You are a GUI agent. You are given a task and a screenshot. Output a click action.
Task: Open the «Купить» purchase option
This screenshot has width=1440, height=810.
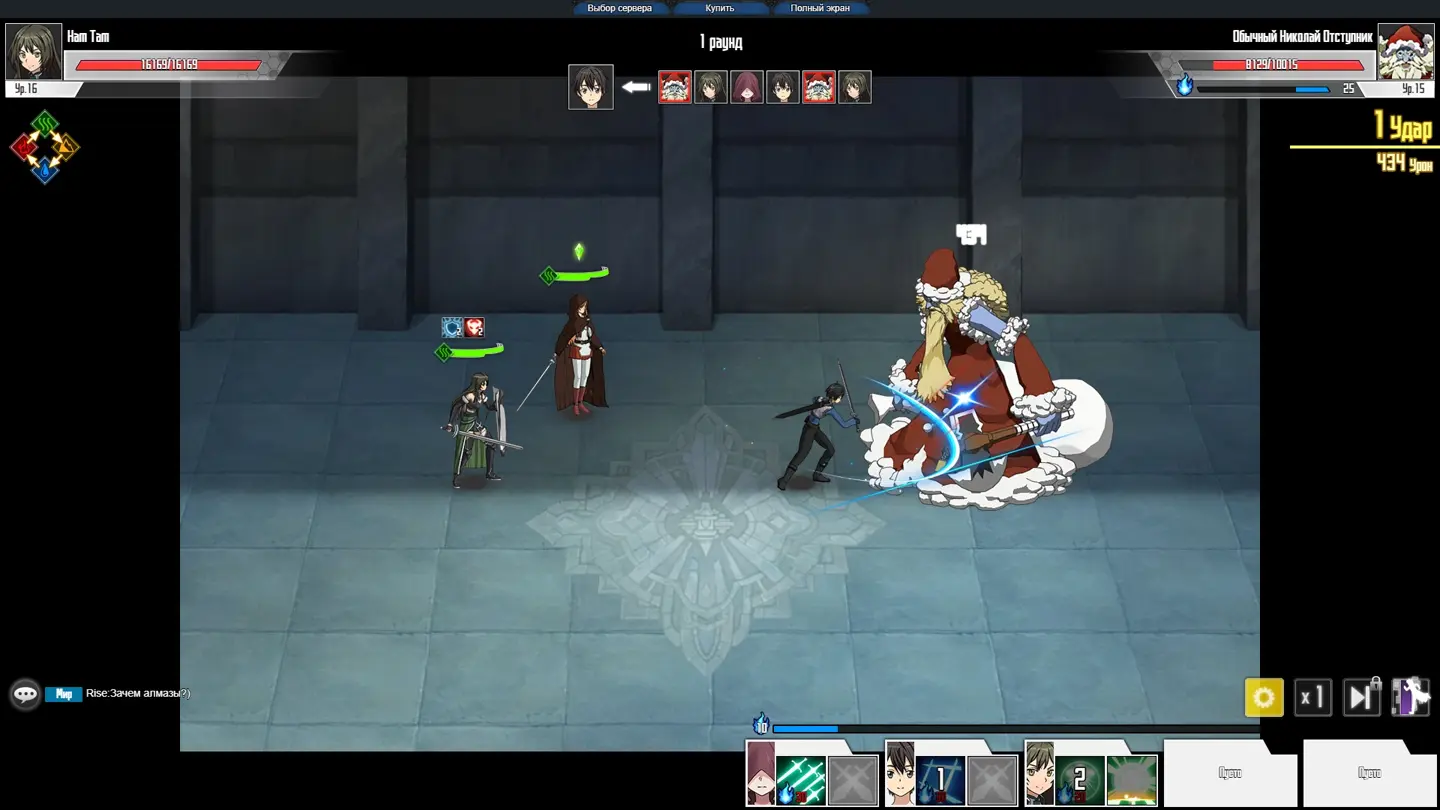pyautogui.click(x=719, y=8)
